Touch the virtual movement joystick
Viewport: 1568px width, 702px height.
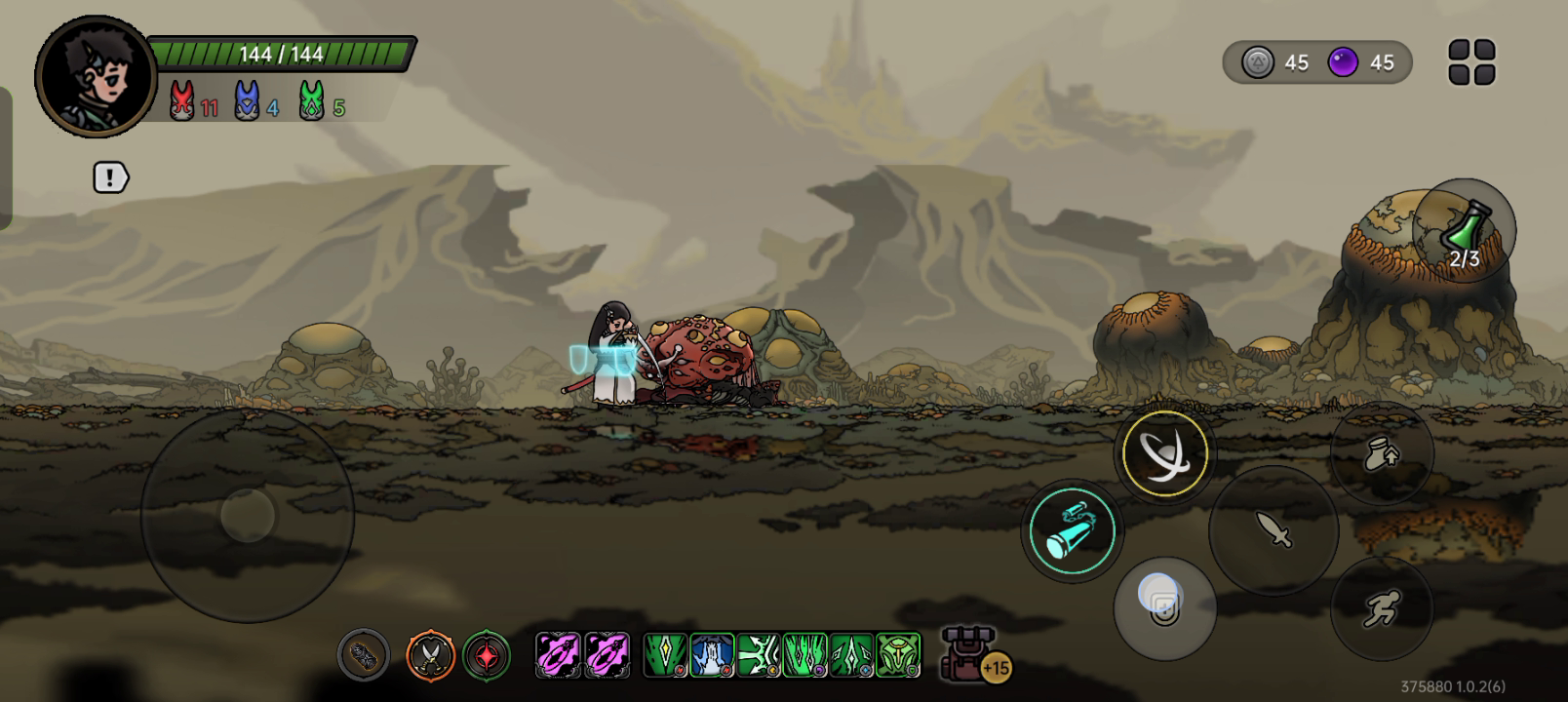click(248, 515)
